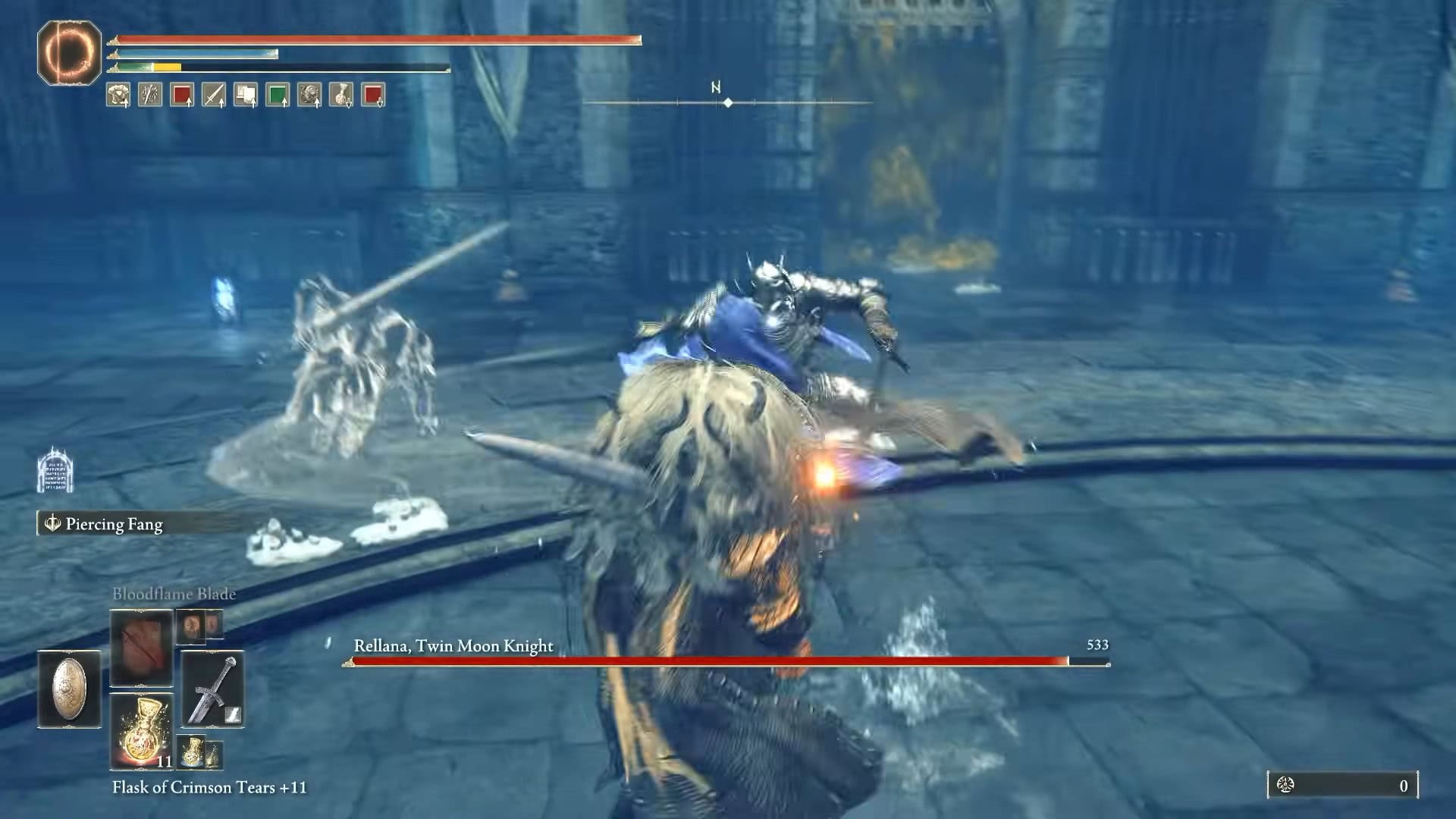Select the red square down-arrow debuff icon

coord(372,95)
